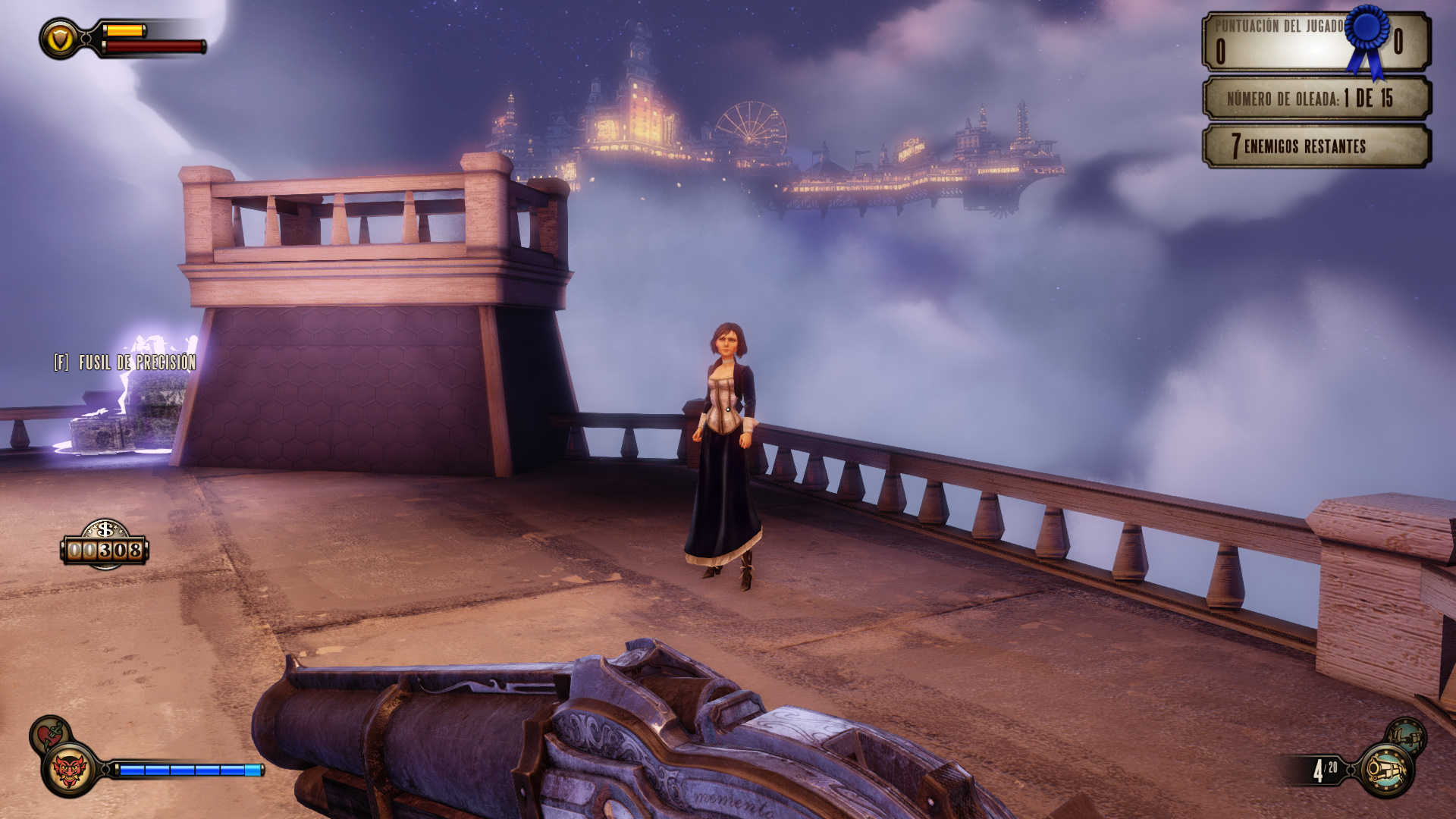Select the Número de Oleada wave tracker
This screenshot has width=1456, height=819.
click(1316, 98)
